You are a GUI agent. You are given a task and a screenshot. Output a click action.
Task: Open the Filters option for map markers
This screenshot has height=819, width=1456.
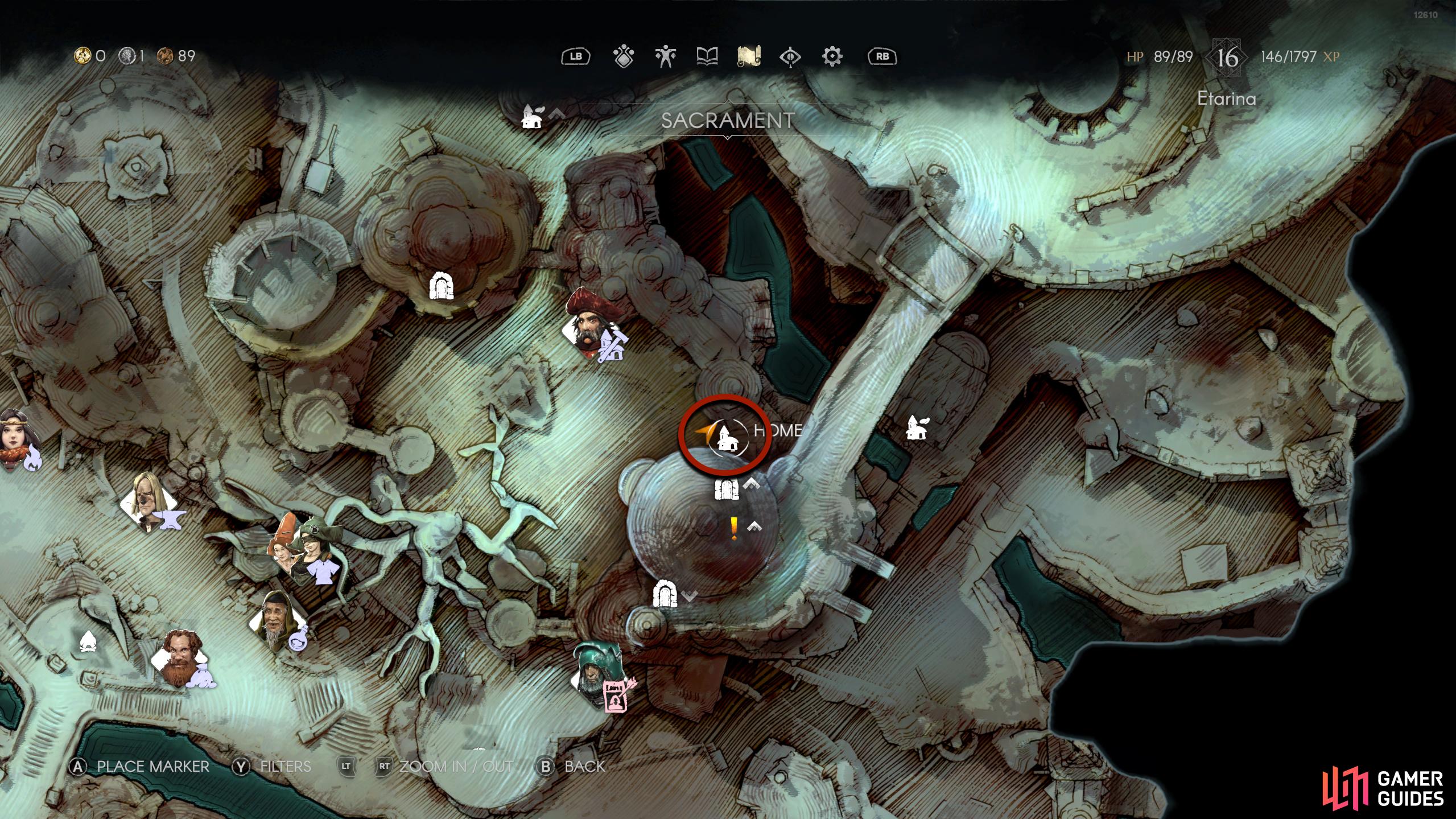click(272, 767)
